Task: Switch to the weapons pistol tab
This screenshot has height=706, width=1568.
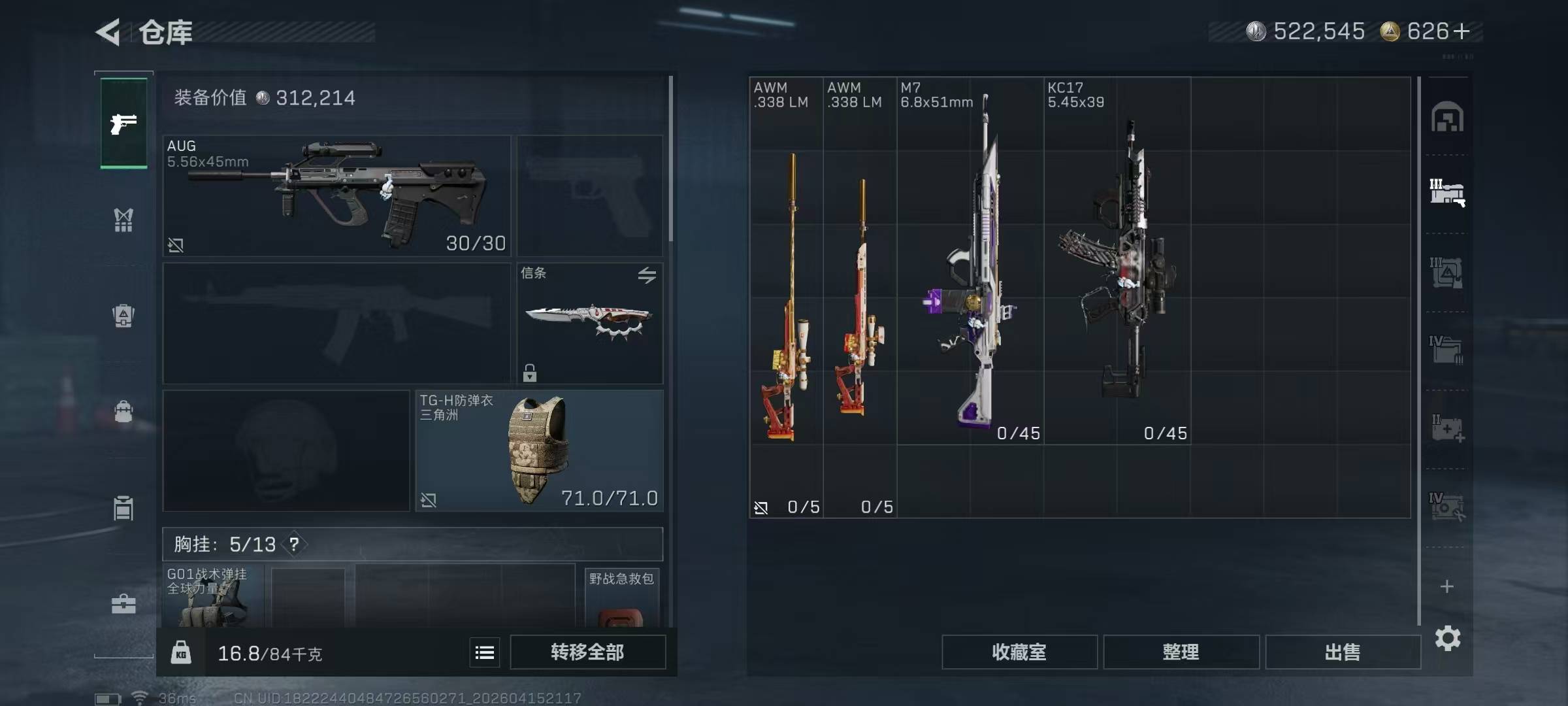Action: point(123,124)
